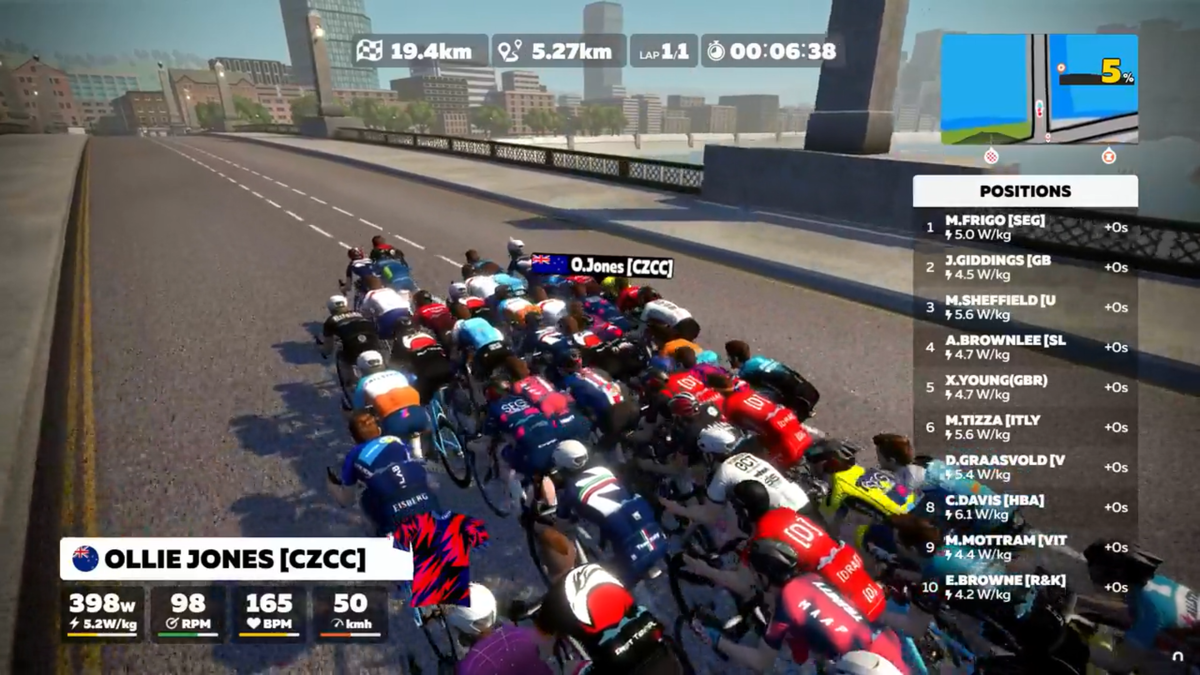Image resolution: width=1200 pixels, height=675 pixels.
Task: Select C.Davis rider row
Action: point(1025,507)
